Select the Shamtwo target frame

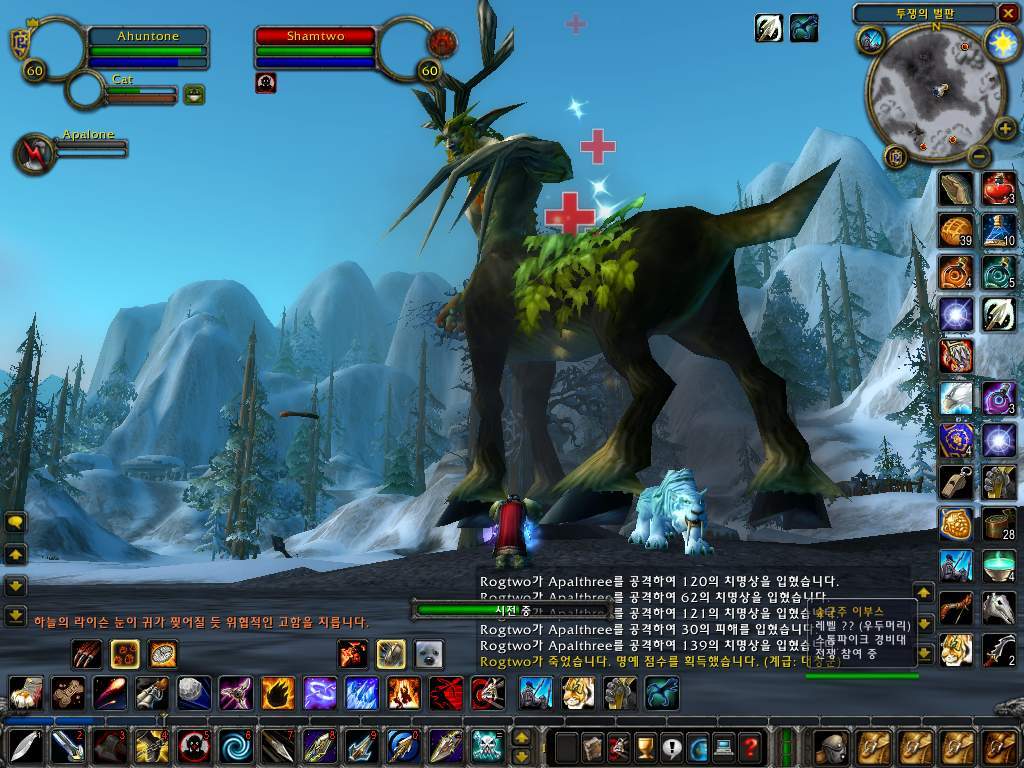(315, 37)
